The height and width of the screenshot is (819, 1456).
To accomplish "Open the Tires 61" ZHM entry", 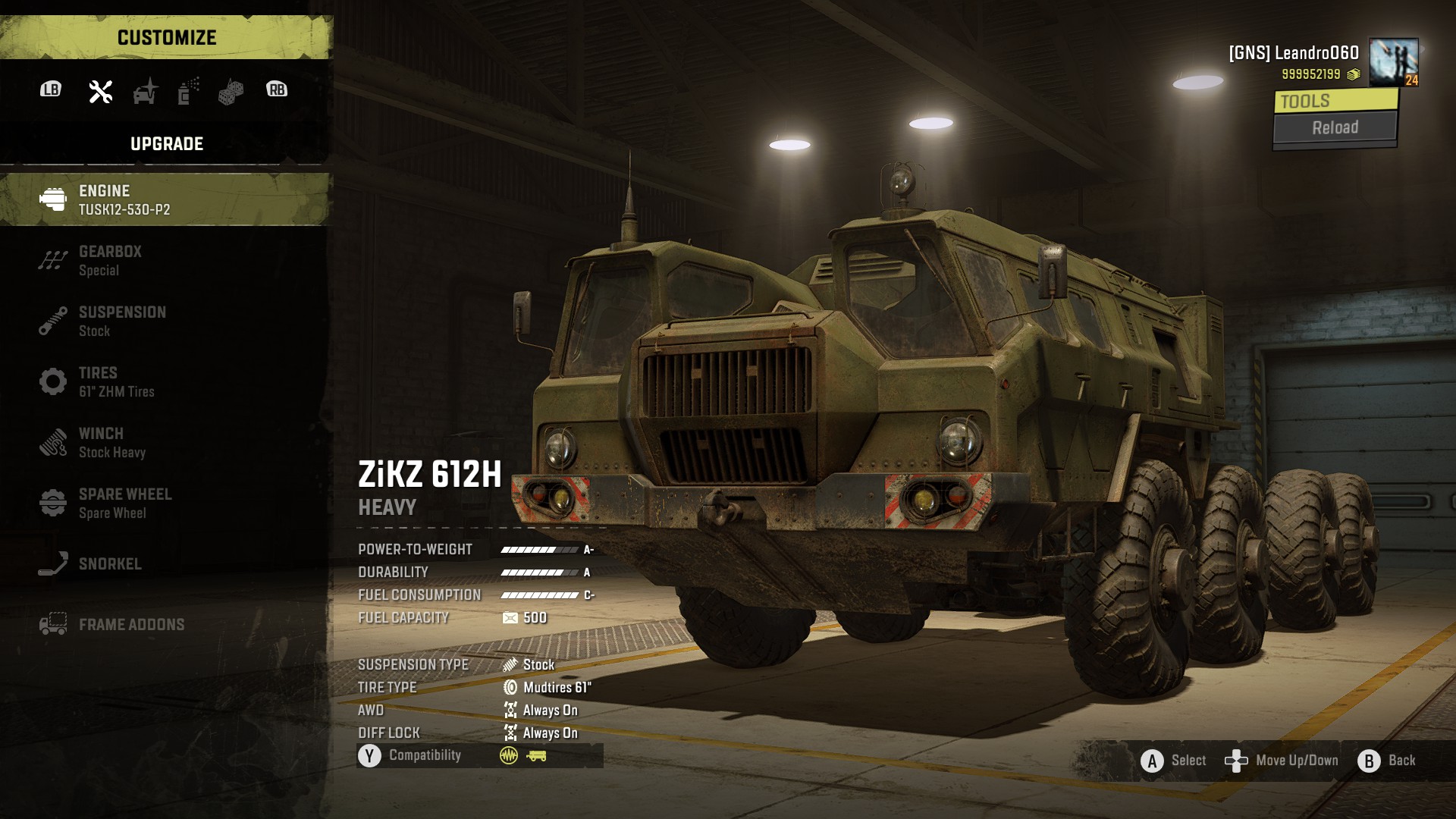I will point(165,381).
